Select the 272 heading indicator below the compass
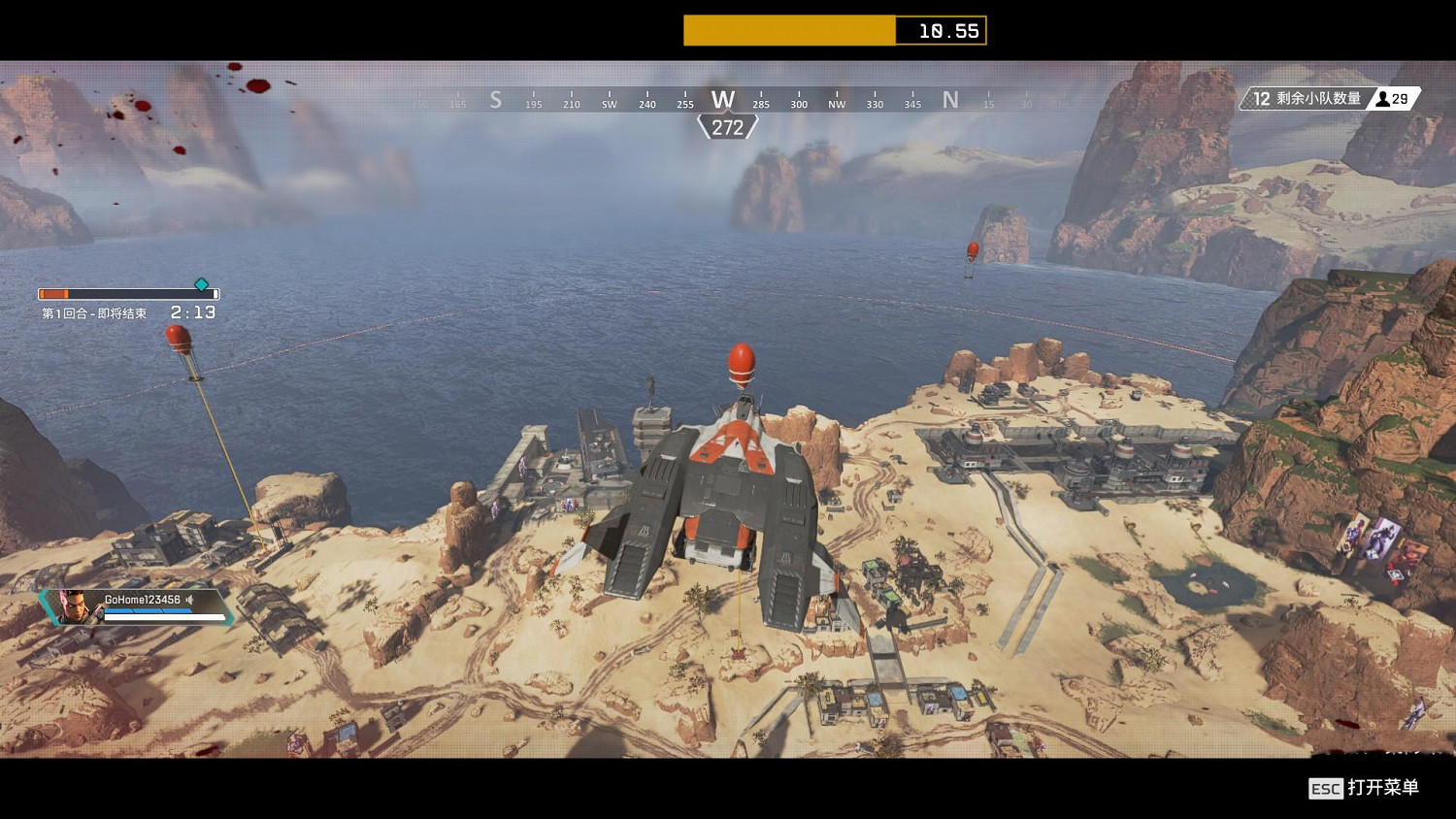 click(726, 124)
